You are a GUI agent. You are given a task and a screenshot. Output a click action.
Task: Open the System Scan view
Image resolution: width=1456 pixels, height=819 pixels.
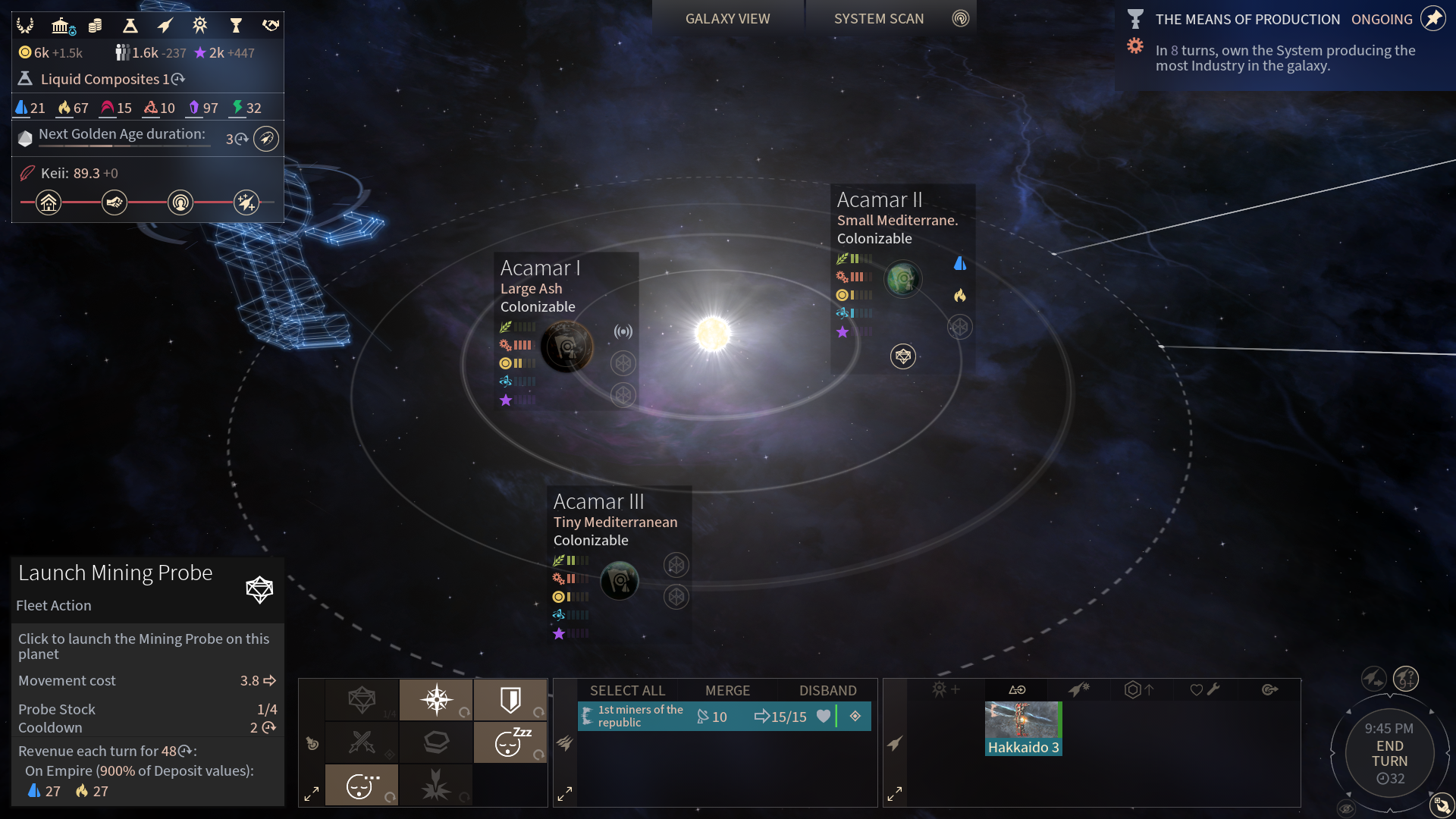(879, 19)
